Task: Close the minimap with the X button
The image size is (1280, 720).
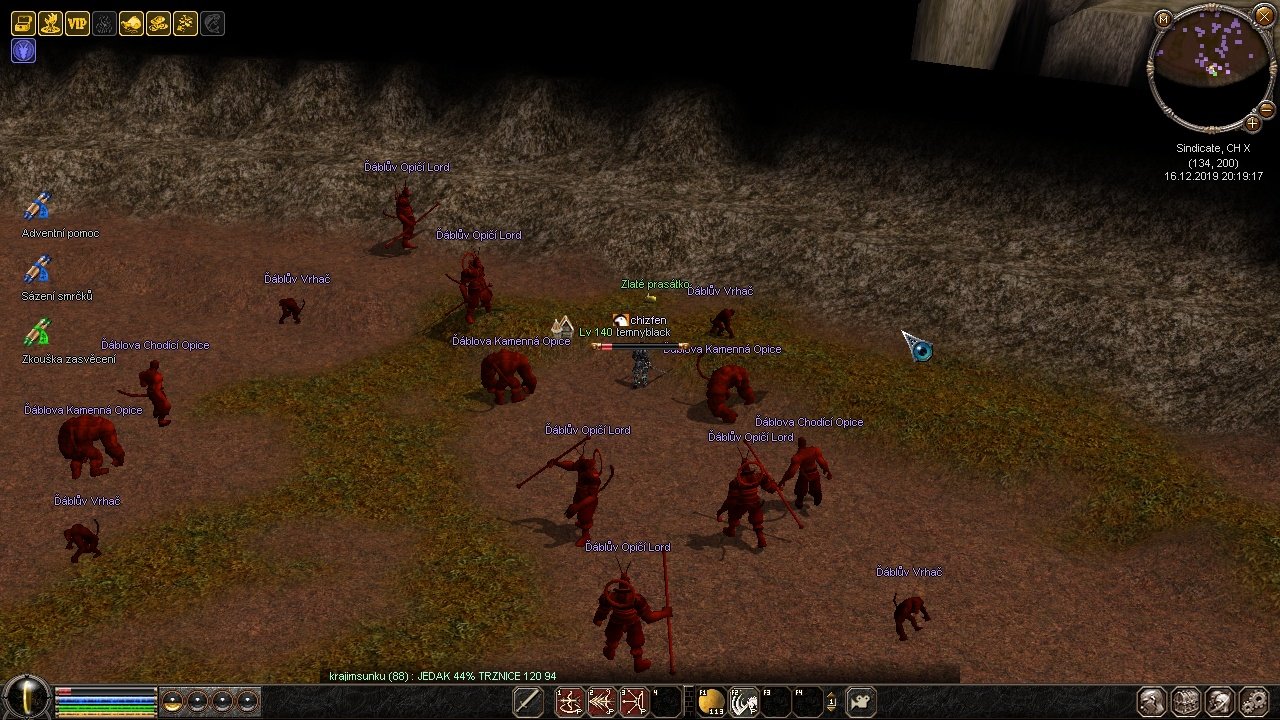Action: pos(1263,19)
